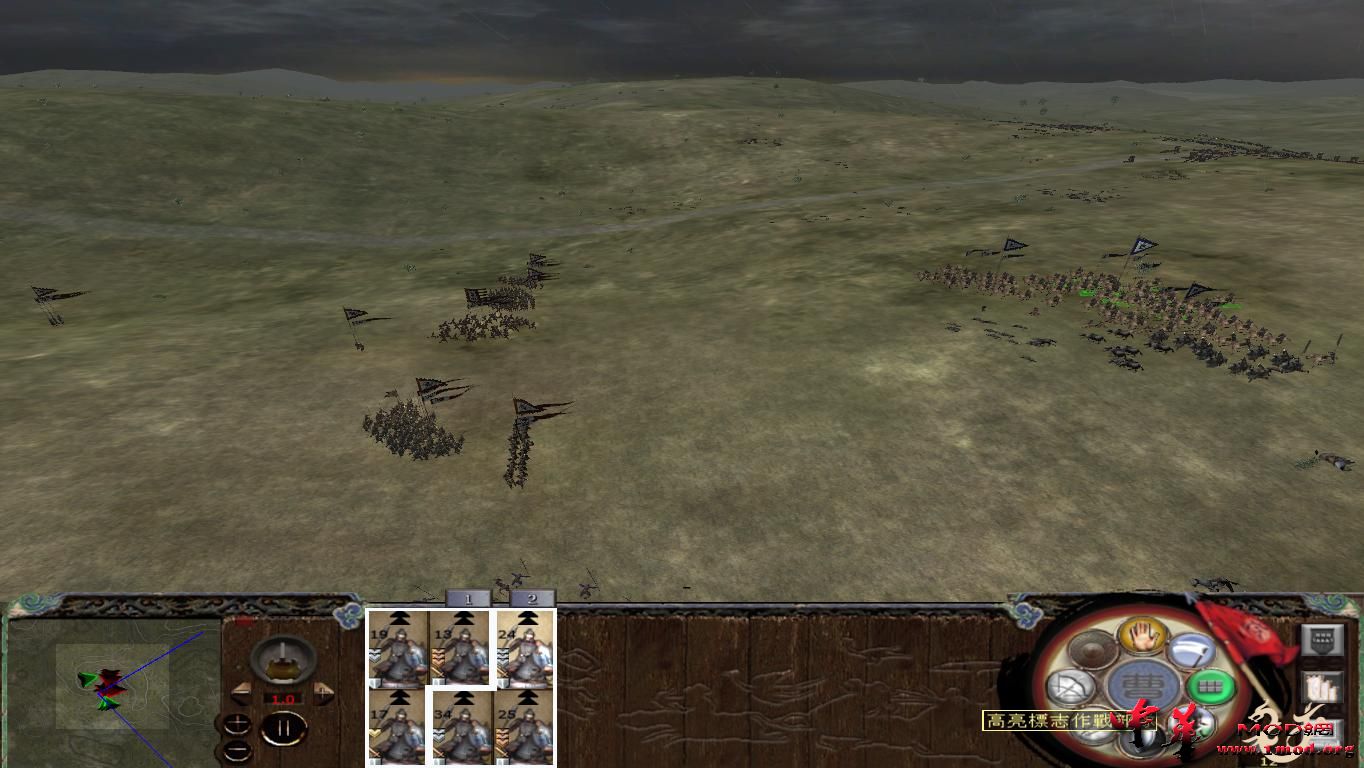The image size is (1364, 768).
Task: Switch to unit group tab 1
Action: pos(466,598)
